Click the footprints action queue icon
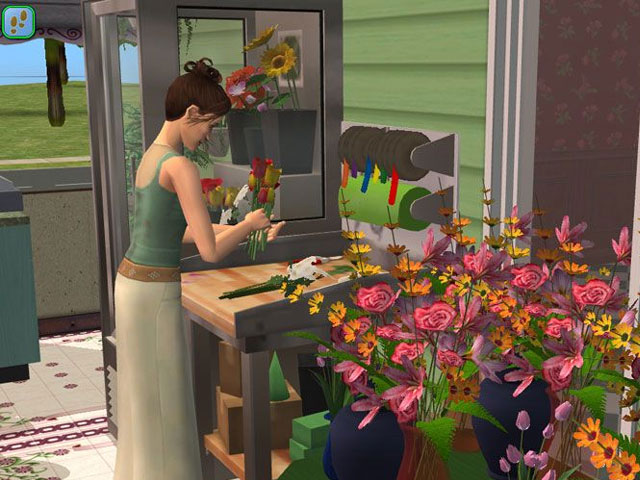640x480 pixels. tap(21, 21)
